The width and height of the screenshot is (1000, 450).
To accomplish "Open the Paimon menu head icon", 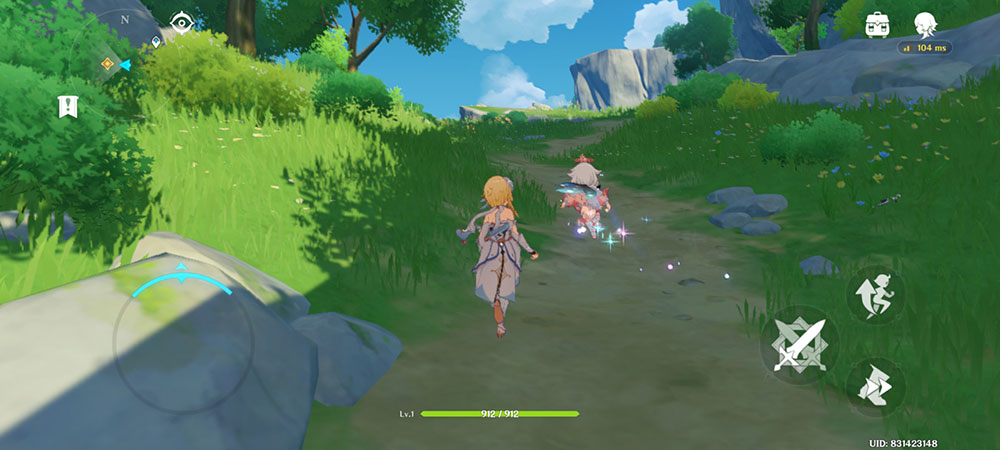I will 925,24.
